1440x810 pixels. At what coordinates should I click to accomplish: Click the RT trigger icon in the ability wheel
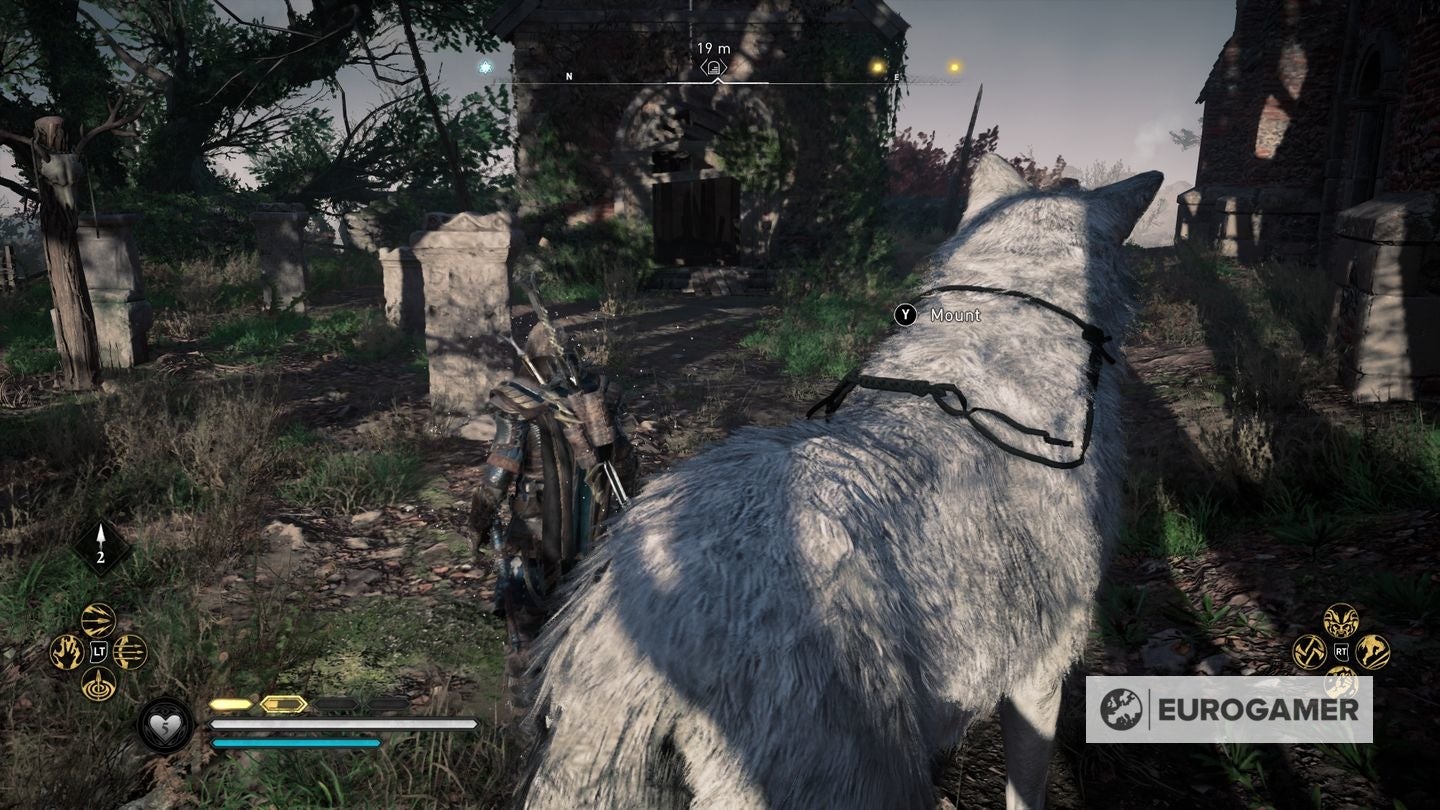click(x=1341, y=650)
